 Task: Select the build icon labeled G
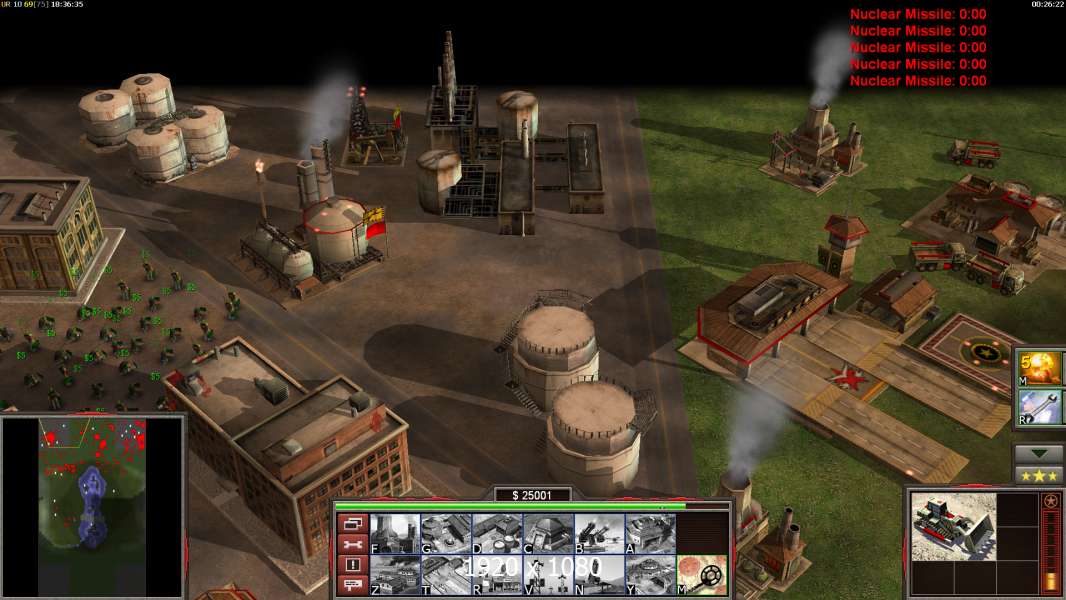[446, 533]
